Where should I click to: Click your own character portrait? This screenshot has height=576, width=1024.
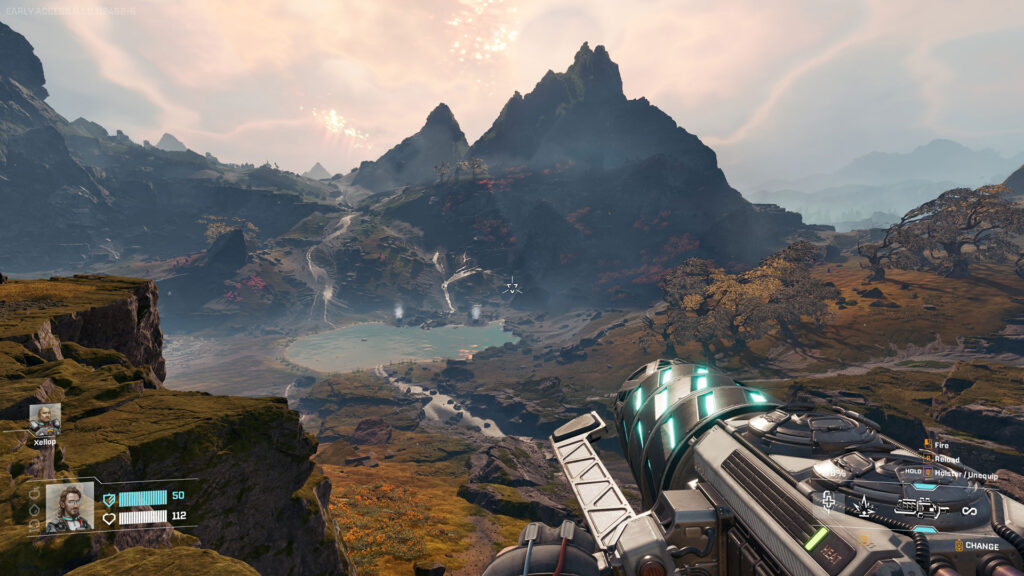tap(70, 506)
